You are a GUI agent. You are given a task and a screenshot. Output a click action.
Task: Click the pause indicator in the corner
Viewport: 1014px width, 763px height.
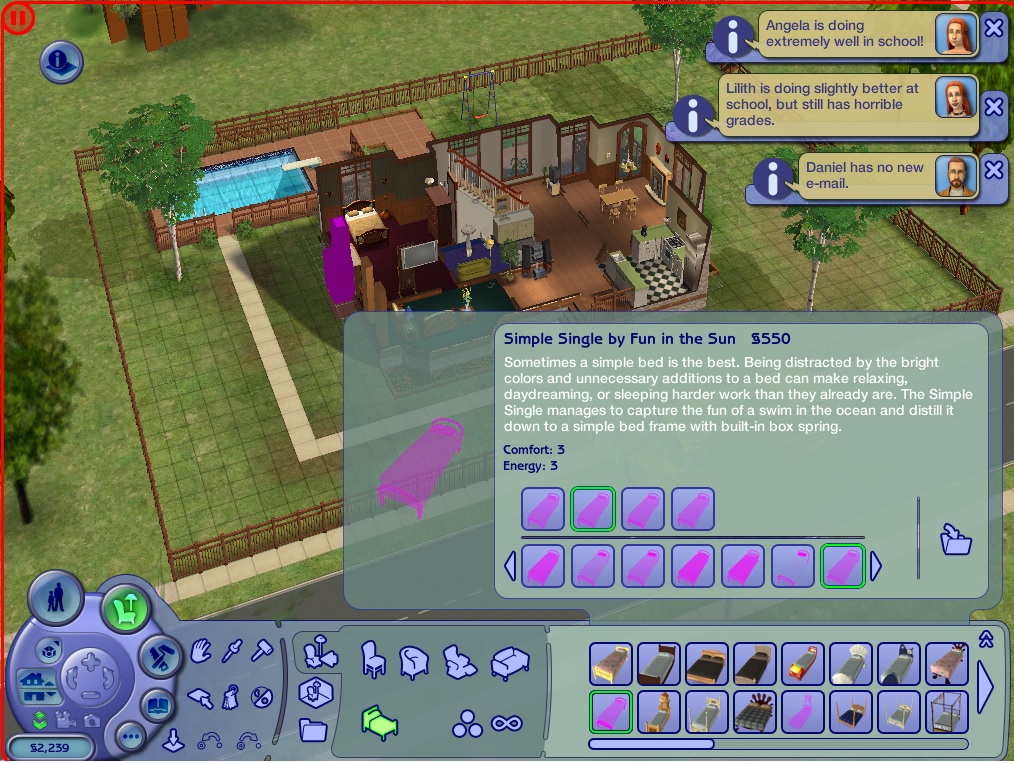17,17
